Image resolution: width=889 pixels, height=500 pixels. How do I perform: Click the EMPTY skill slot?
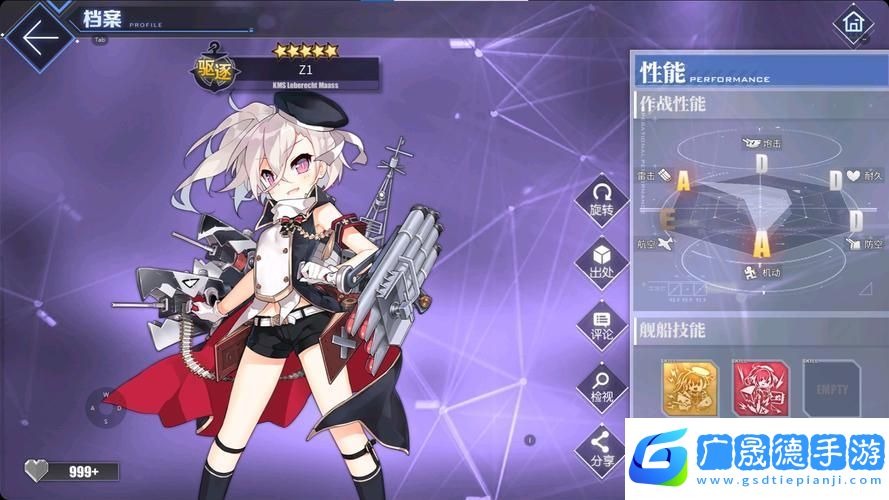coord(832,388)
